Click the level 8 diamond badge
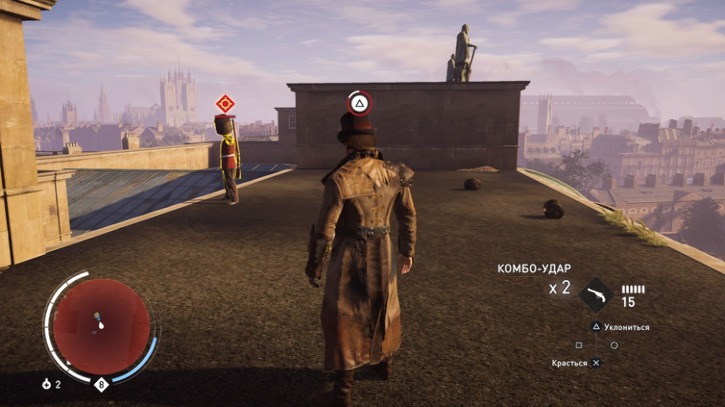 point(101,383)
